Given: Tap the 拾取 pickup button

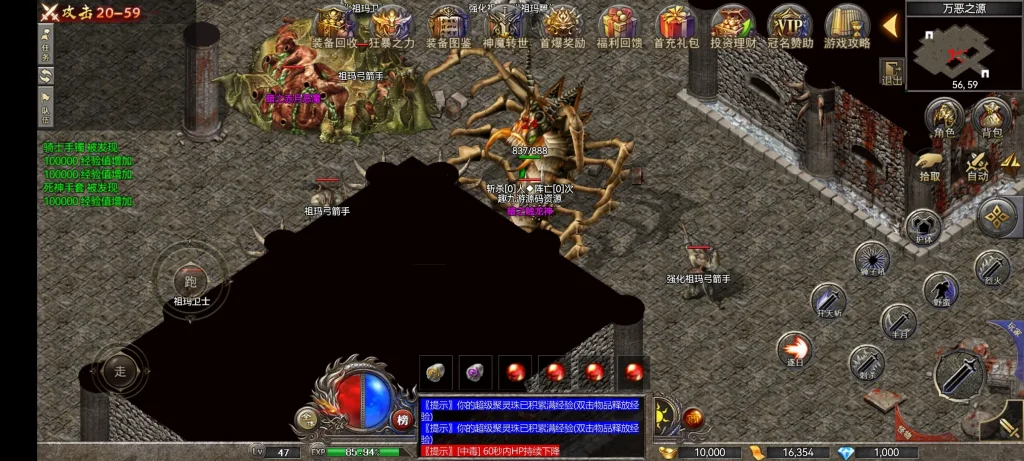Looking at the screenshot, I should coord(931,165).
